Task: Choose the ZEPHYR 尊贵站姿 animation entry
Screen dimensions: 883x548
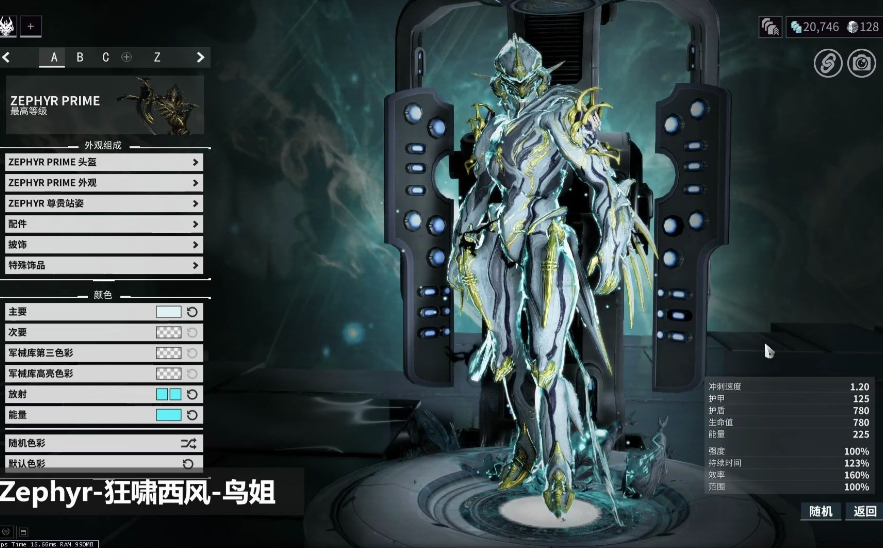Action: tap(104, 204)
